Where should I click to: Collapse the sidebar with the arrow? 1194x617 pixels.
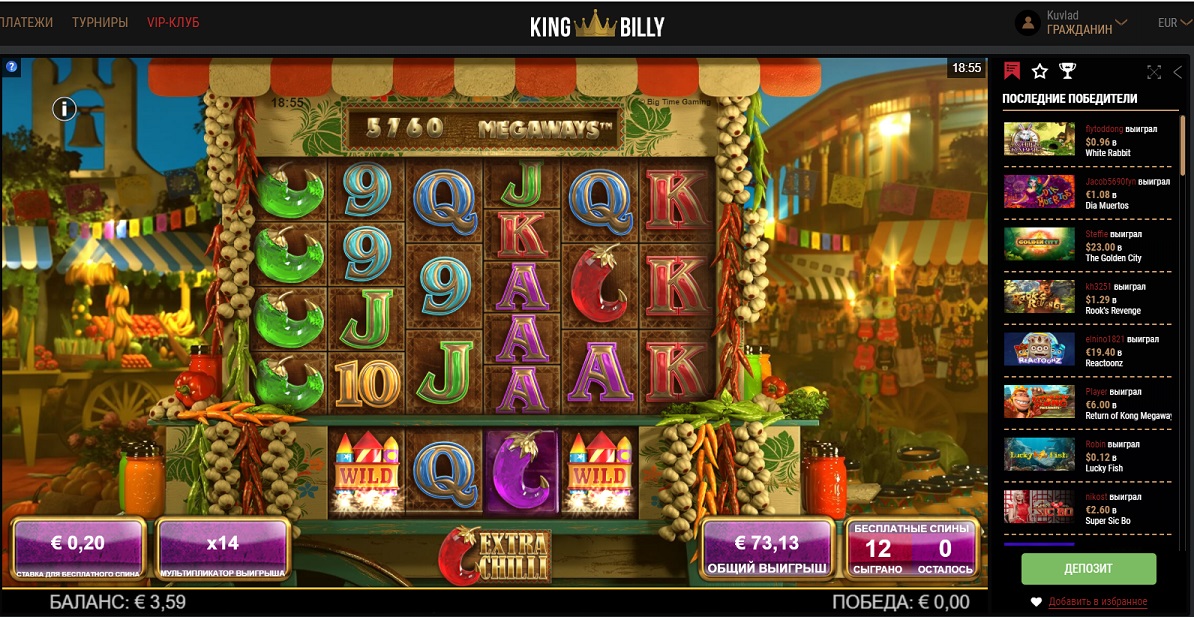(x=1178, y=72)
